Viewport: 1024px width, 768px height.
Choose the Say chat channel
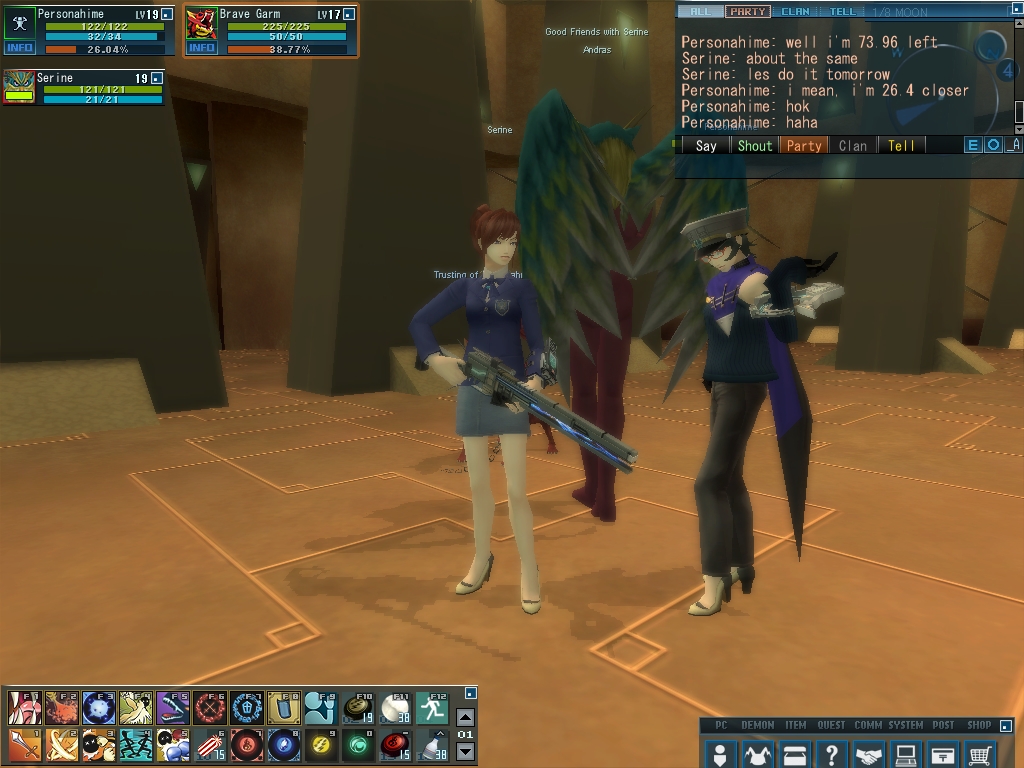(x=706, y=145)
